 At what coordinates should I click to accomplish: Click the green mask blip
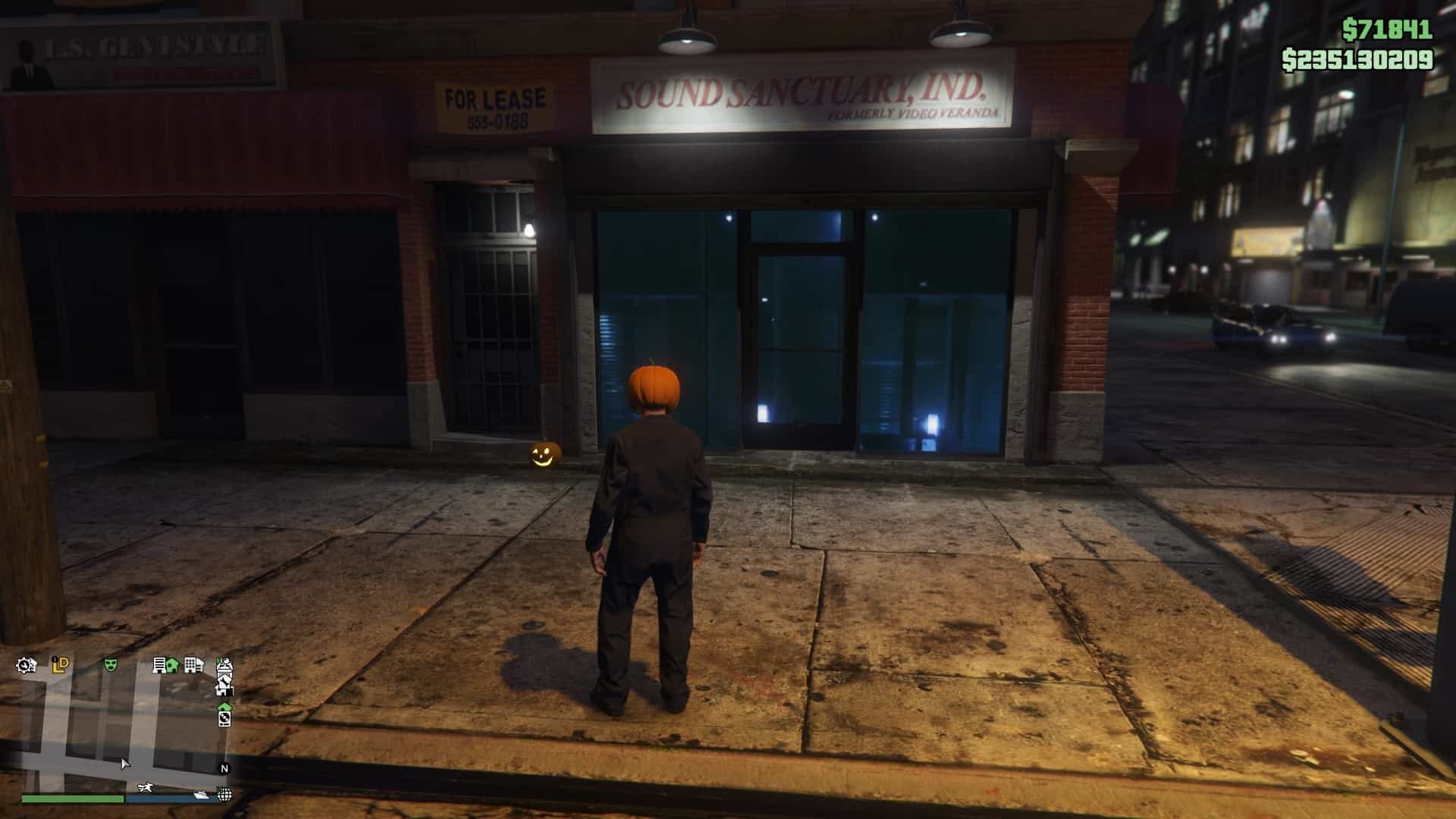coord(111,665)
